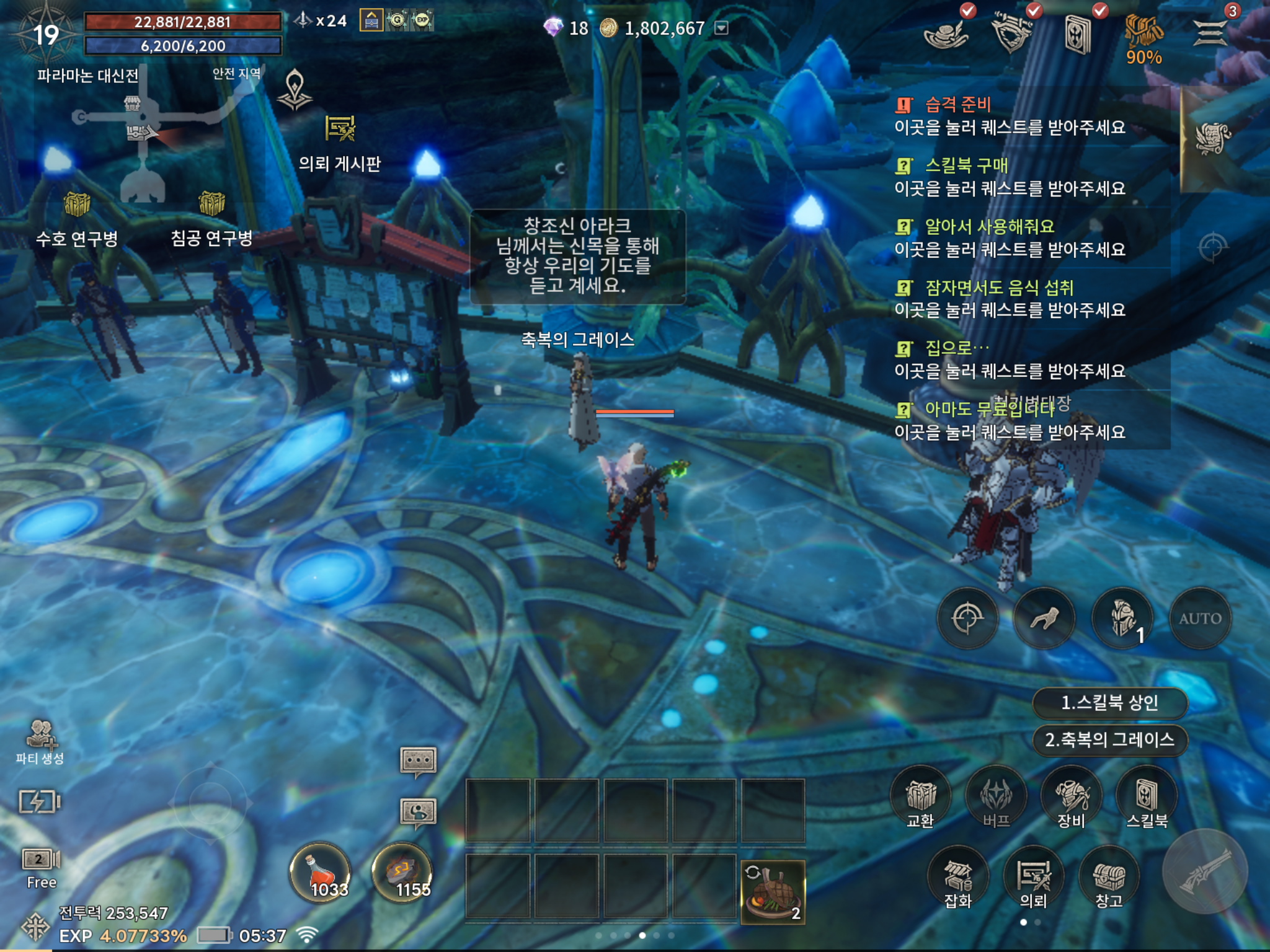The height and width of the screenshot is (952, 1270).
Task: Tap the 습격 준비 quest entry
Action: click(x=1010, y=115)
